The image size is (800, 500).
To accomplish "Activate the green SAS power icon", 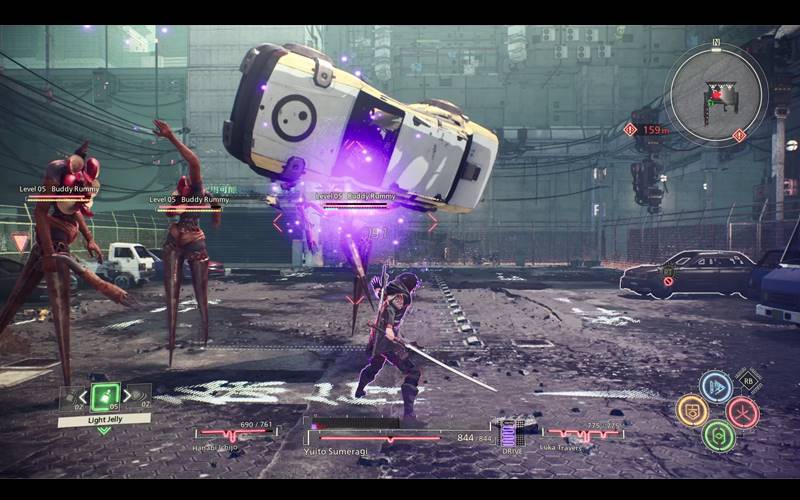I will pos(718,435).
